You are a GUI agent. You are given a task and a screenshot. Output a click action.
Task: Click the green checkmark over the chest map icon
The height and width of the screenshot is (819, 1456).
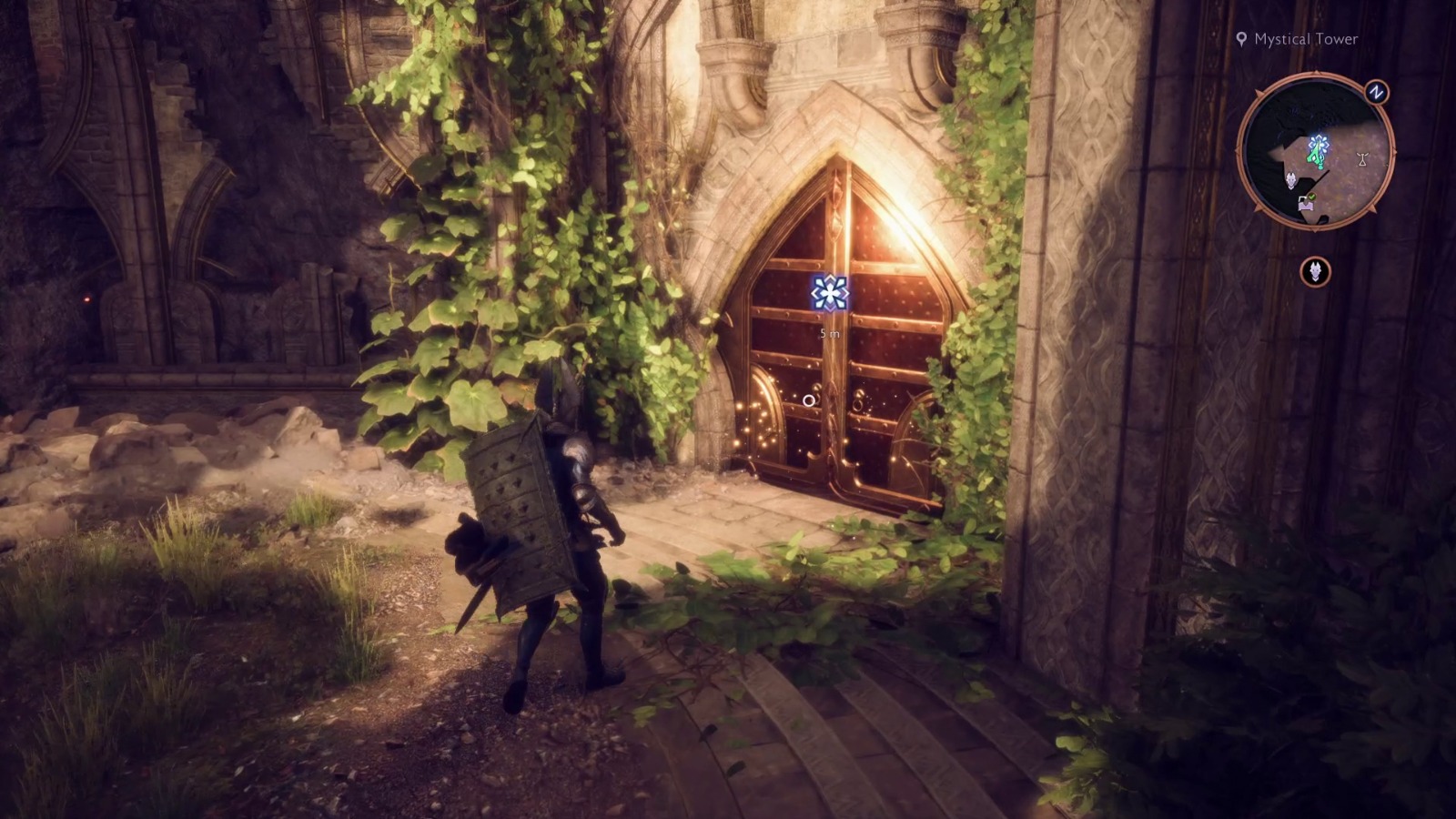pyautogui.click(x=1312, y=197)
